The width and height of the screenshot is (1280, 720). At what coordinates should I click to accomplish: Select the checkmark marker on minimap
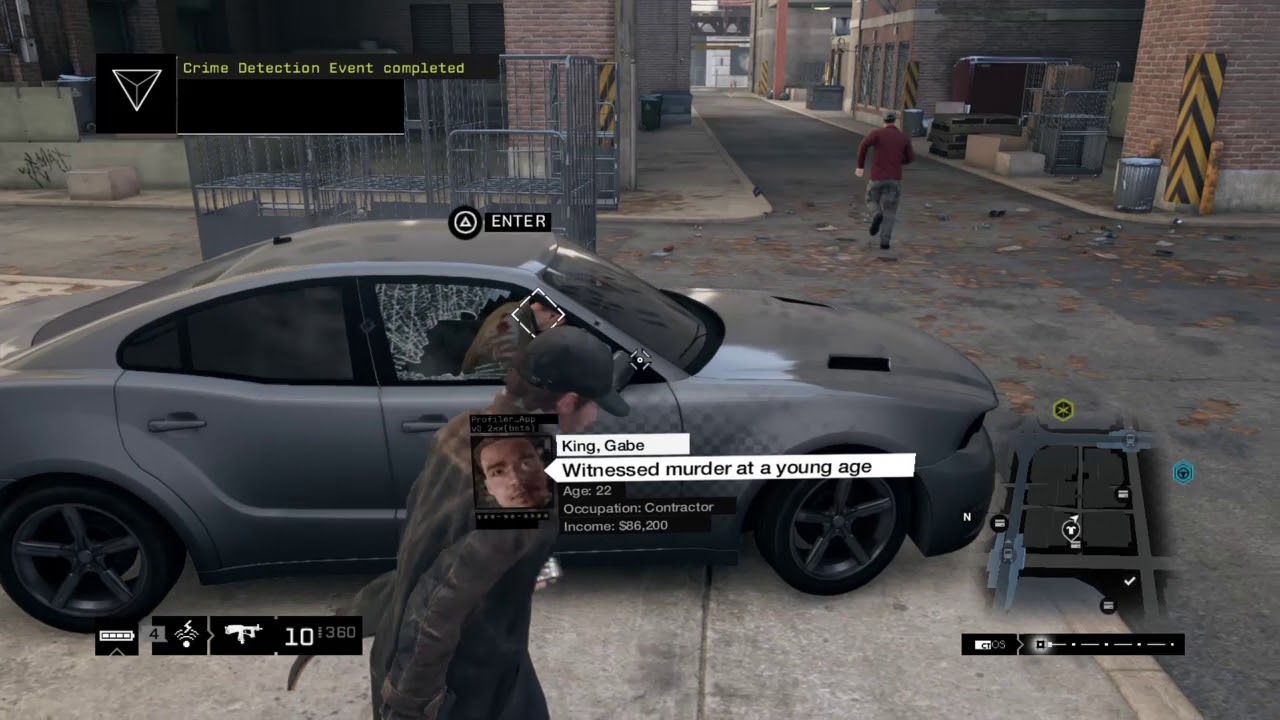coord(1130,581)
